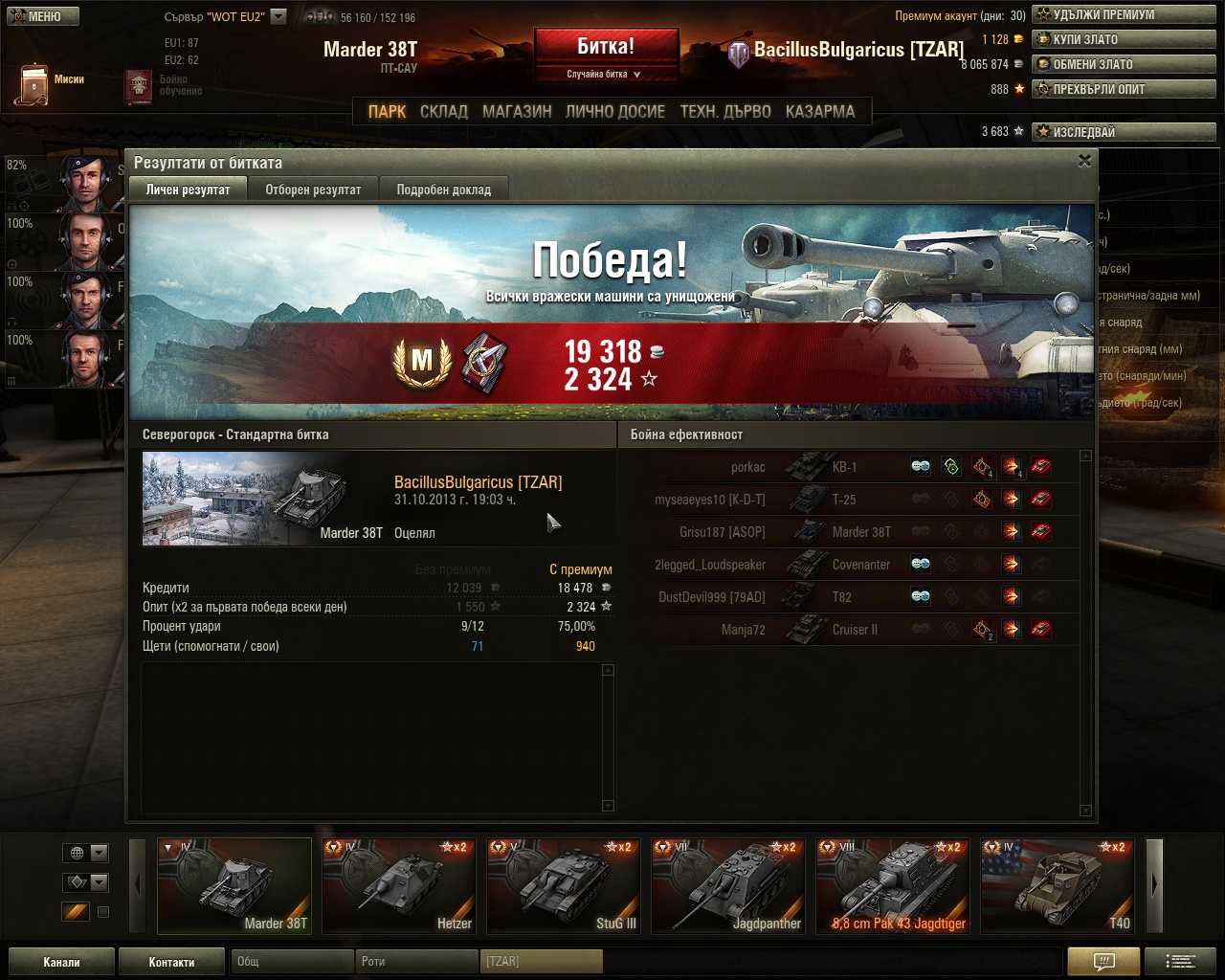Screen dimensions: 1225x980
Task: Select the Личен резултат tab
Action: coord(188,189)
